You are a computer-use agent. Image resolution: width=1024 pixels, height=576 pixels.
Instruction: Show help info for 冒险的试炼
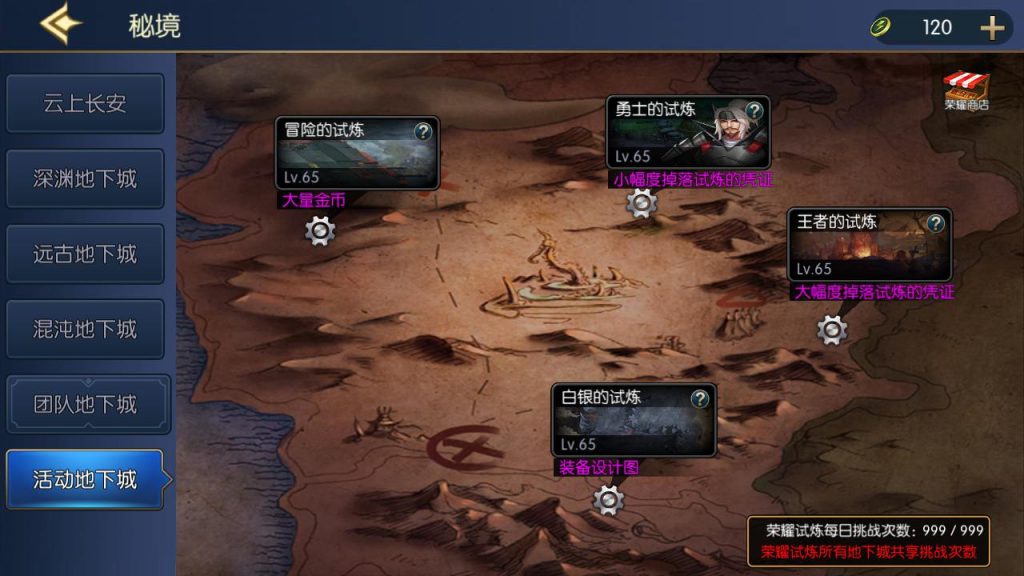tap(423, 131)
